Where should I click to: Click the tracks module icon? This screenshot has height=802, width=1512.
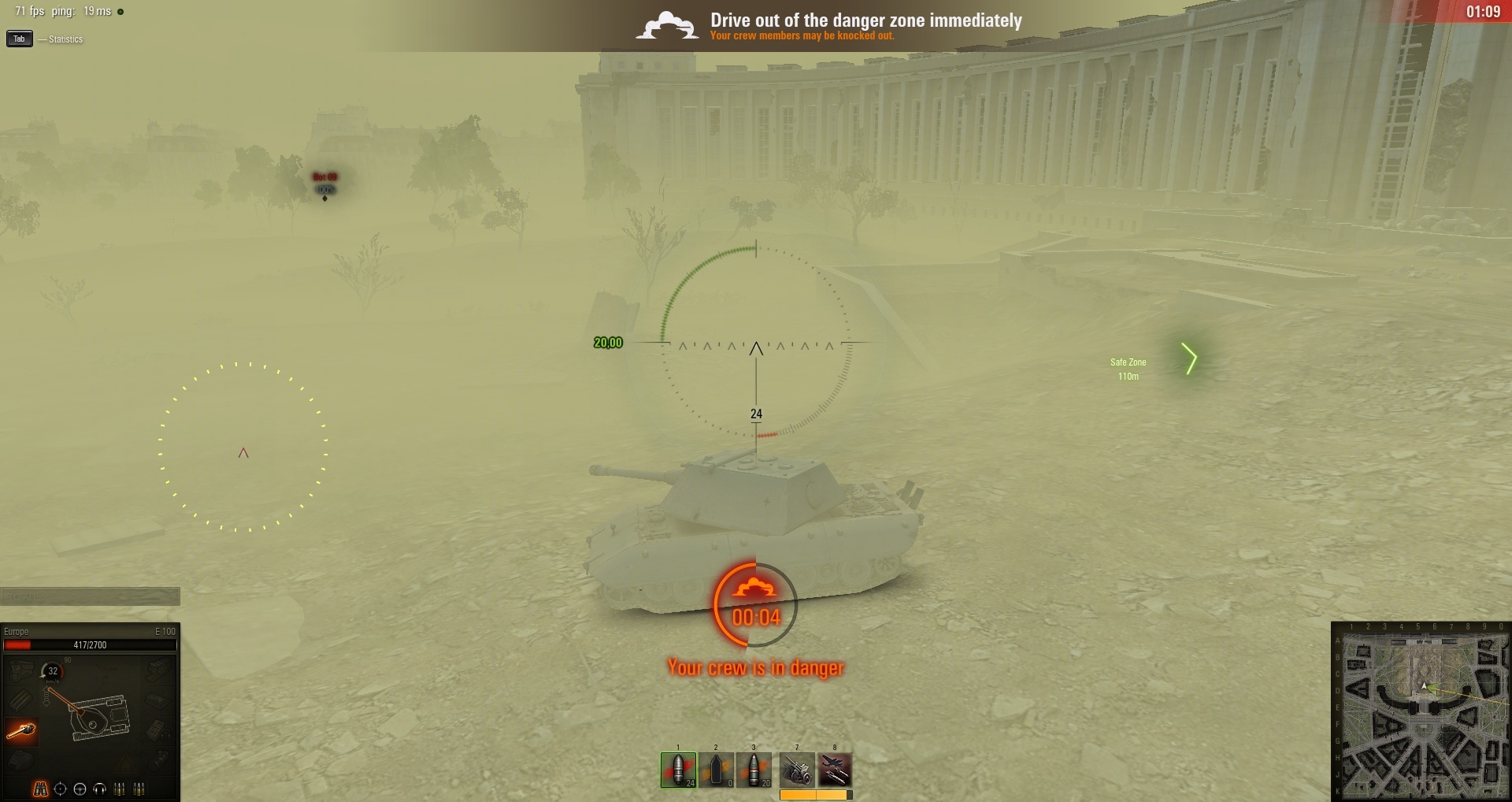pos(20,700)
